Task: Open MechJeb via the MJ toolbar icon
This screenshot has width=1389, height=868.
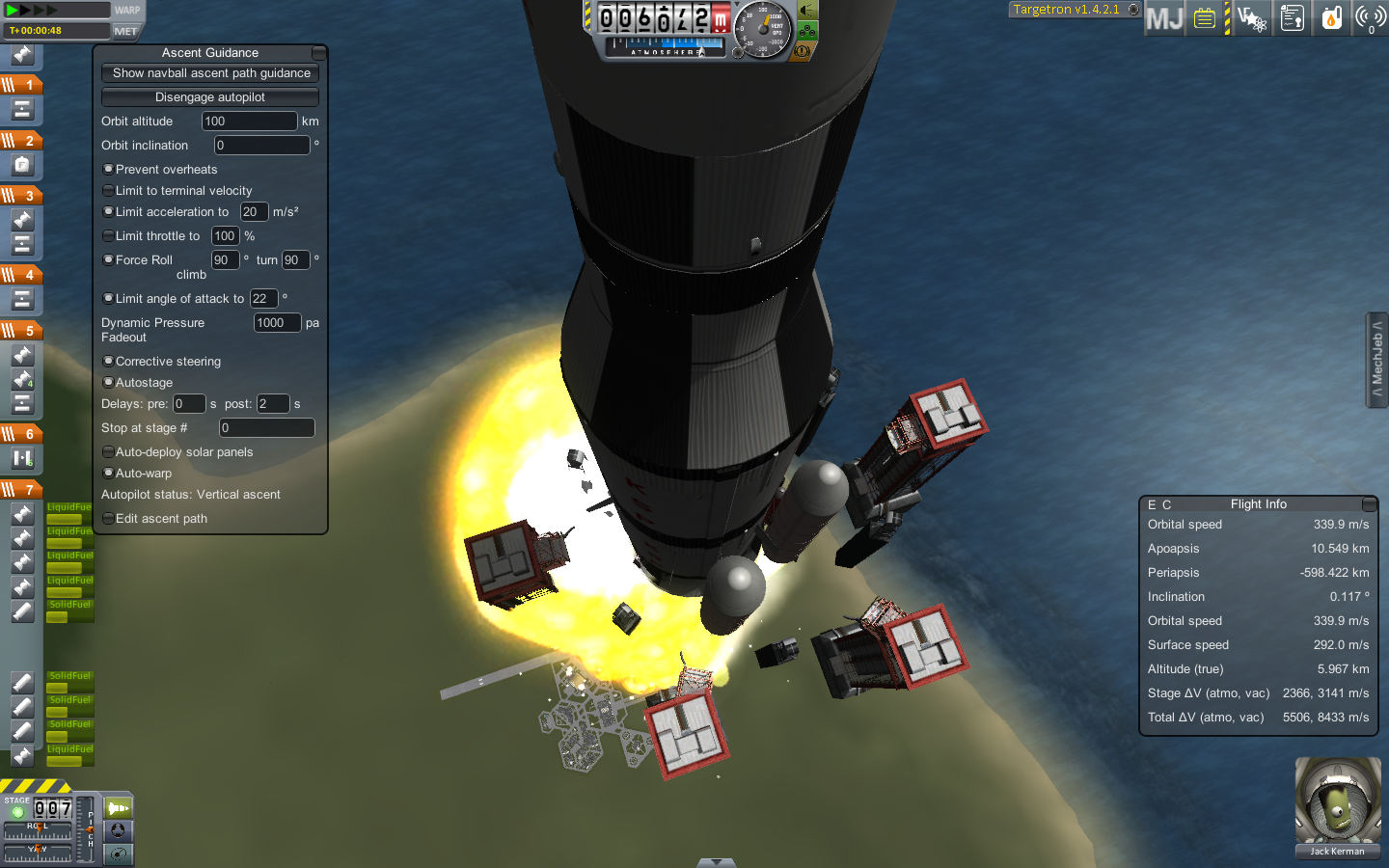Action: (1164, 17)
